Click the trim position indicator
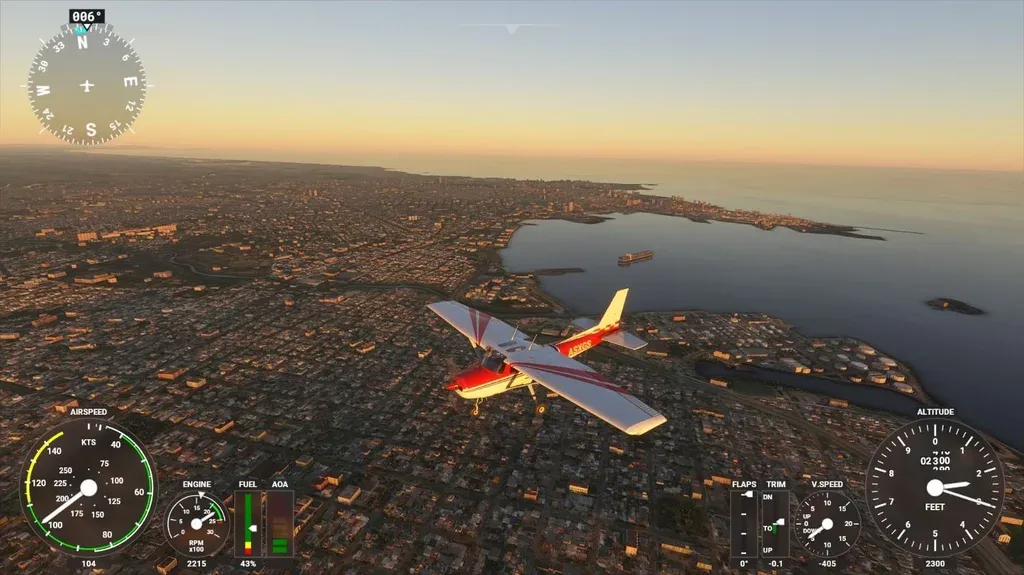Screen dimensions: 1024x575 pos(775,523)
